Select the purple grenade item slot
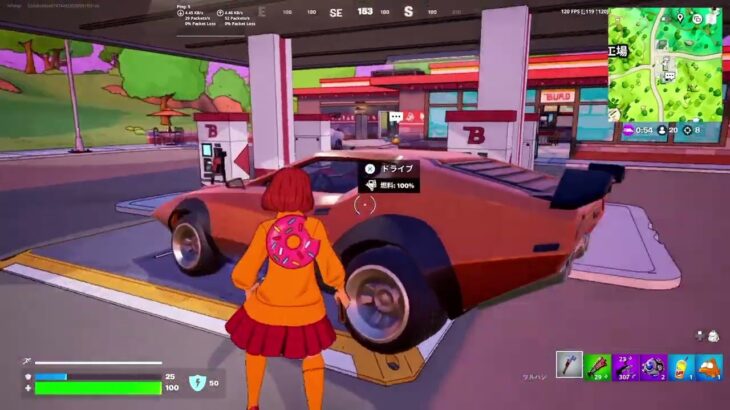 coord(653,366)
